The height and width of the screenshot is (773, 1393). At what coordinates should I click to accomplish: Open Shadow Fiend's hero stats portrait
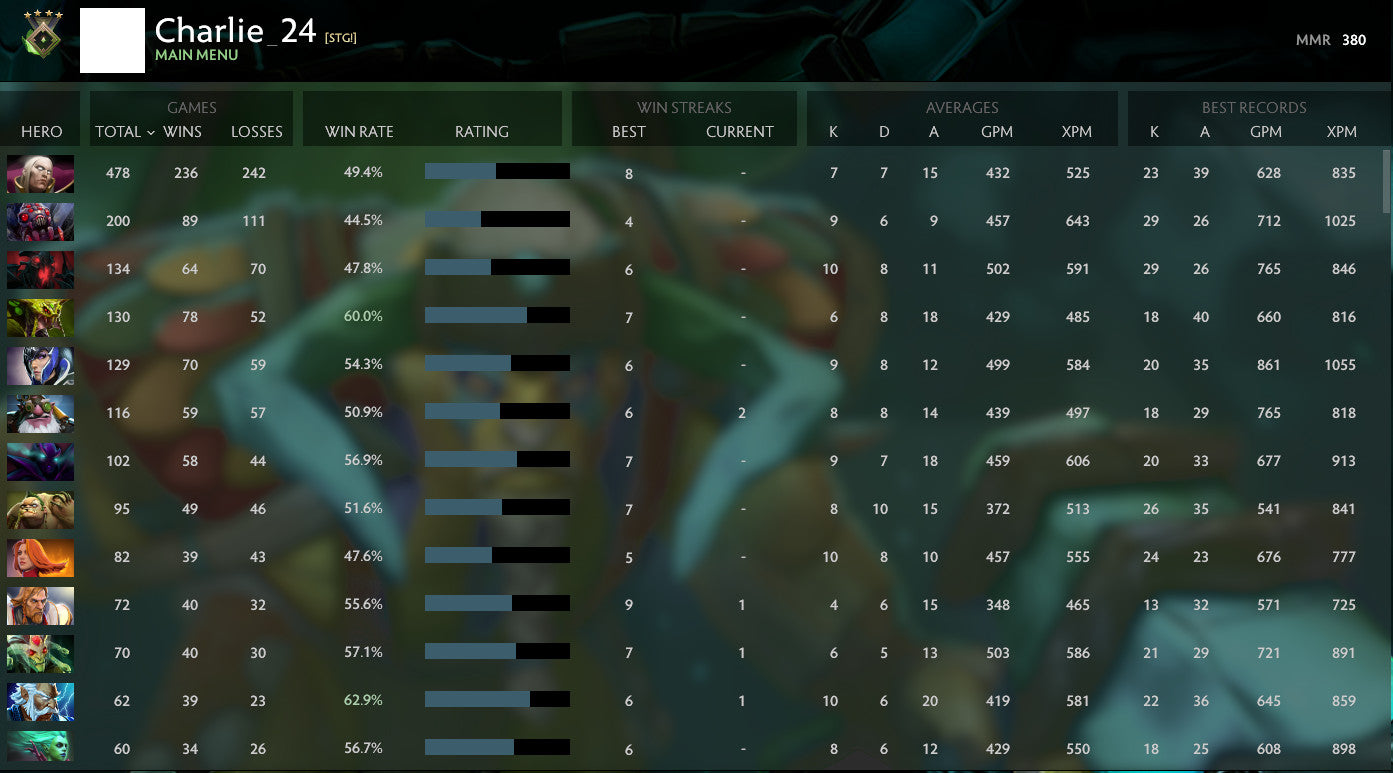[x=40, y=268]
